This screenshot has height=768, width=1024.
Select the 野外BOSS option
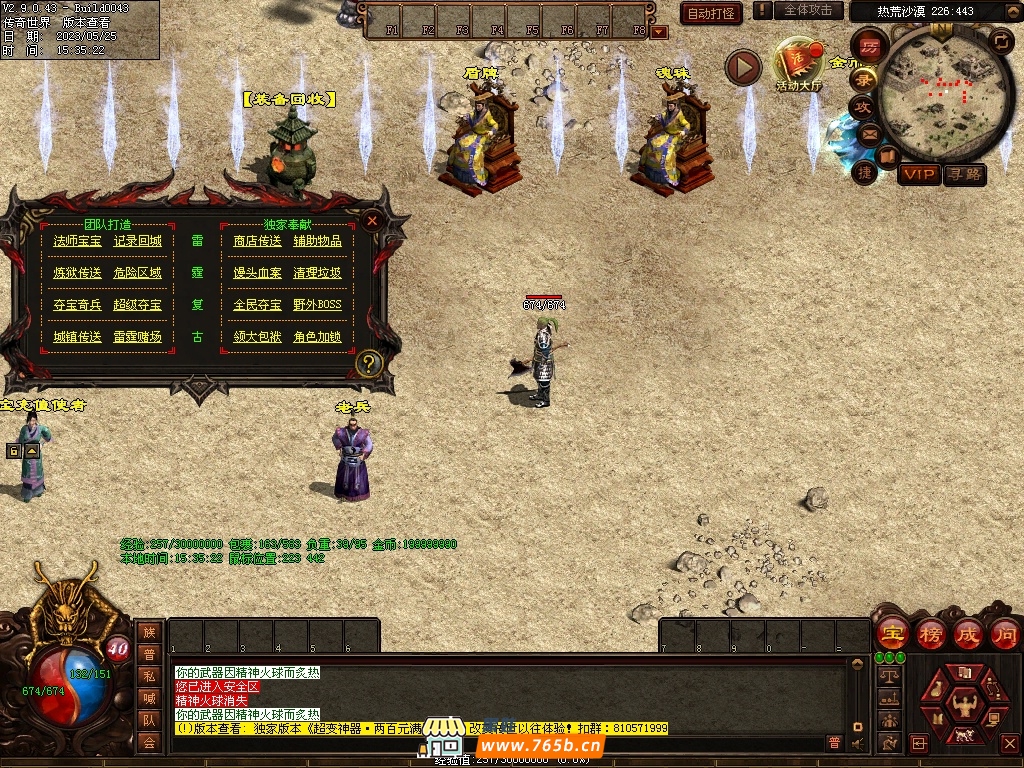pyautogui.click(x=317, y=305)
